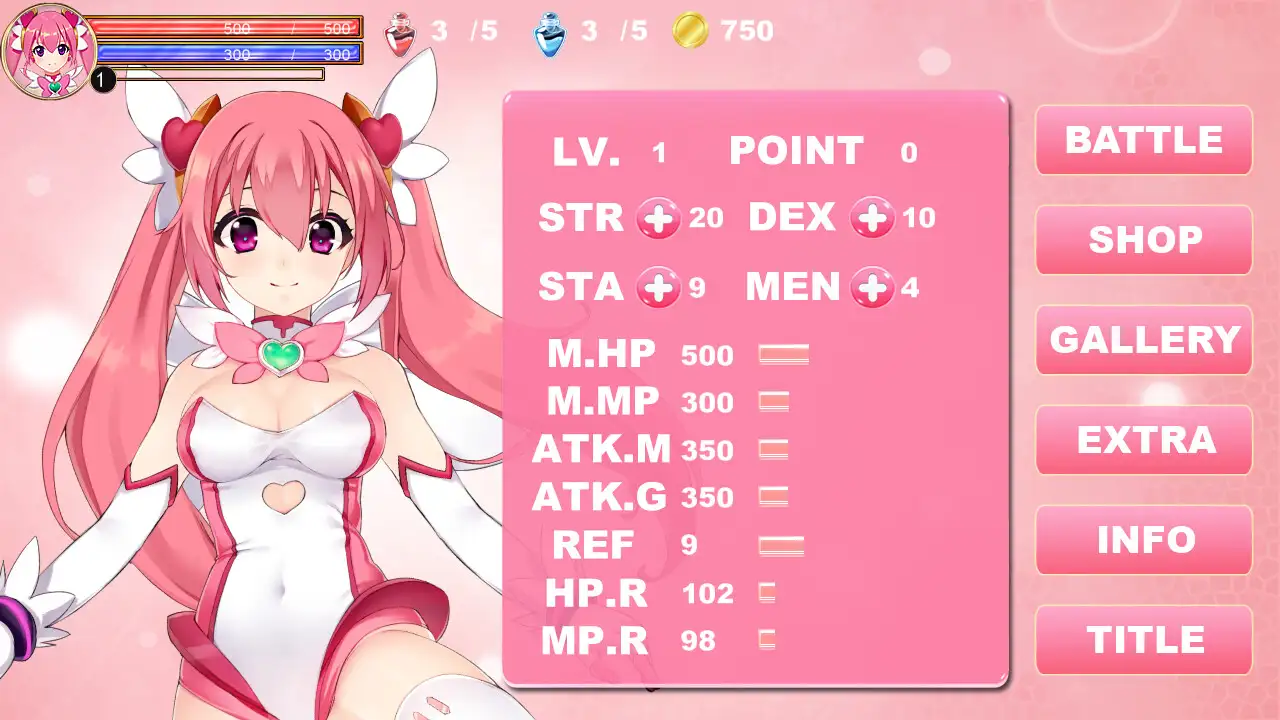Select the red HP potion icon
The width and height of the screenshot is (1280, 720).
398,31
